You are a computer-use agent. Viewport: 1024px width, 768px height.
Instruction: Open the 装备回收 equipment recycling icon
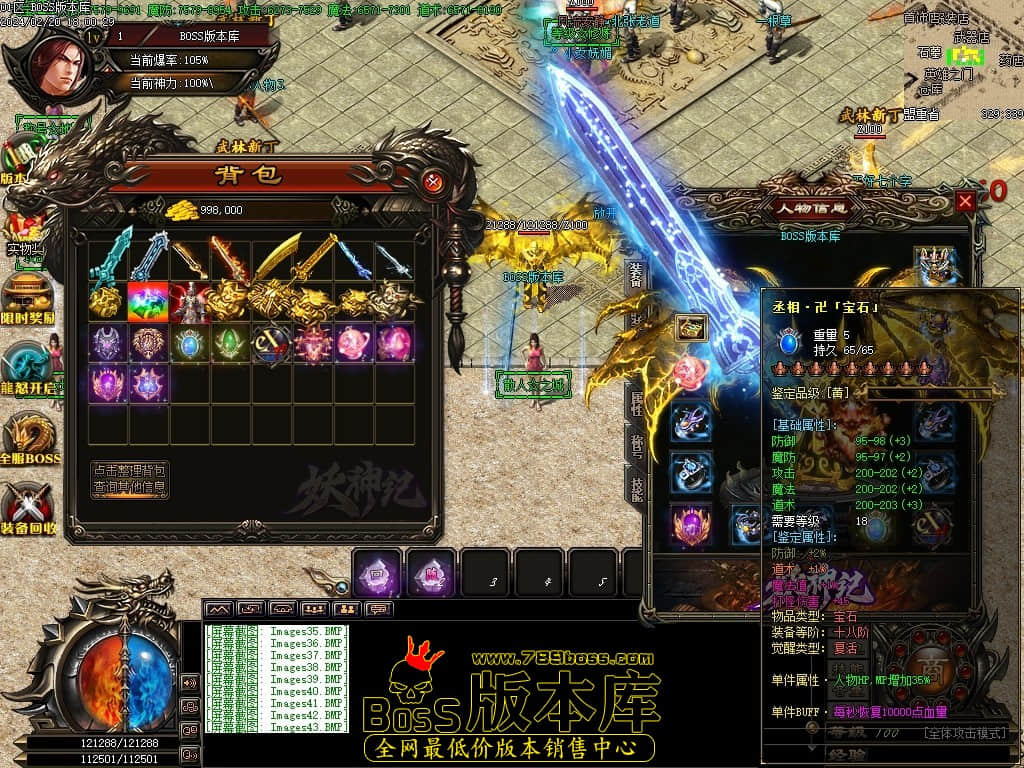[x=28, y=509]
